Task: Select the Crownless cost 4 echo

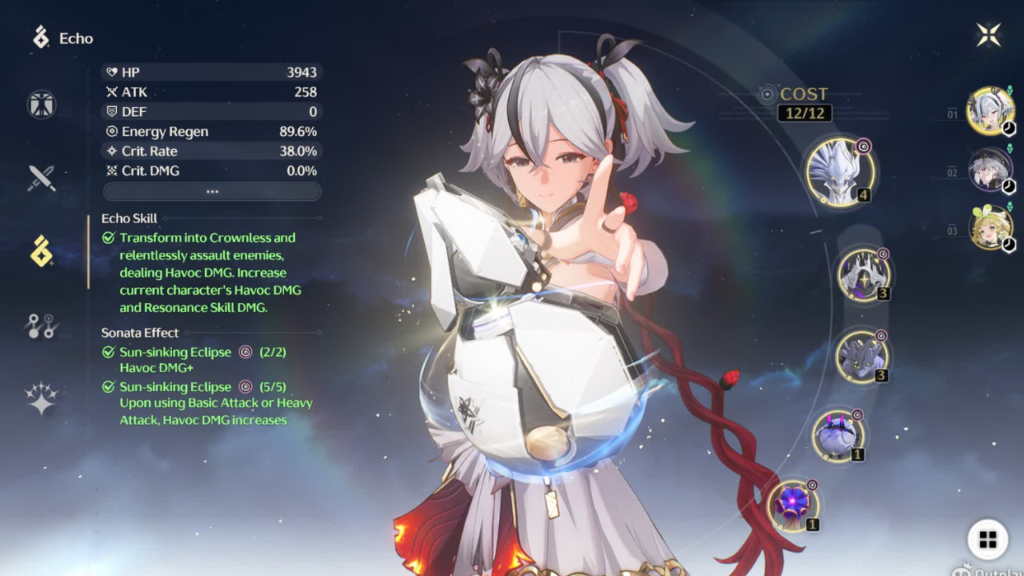Action: [839, 172]
